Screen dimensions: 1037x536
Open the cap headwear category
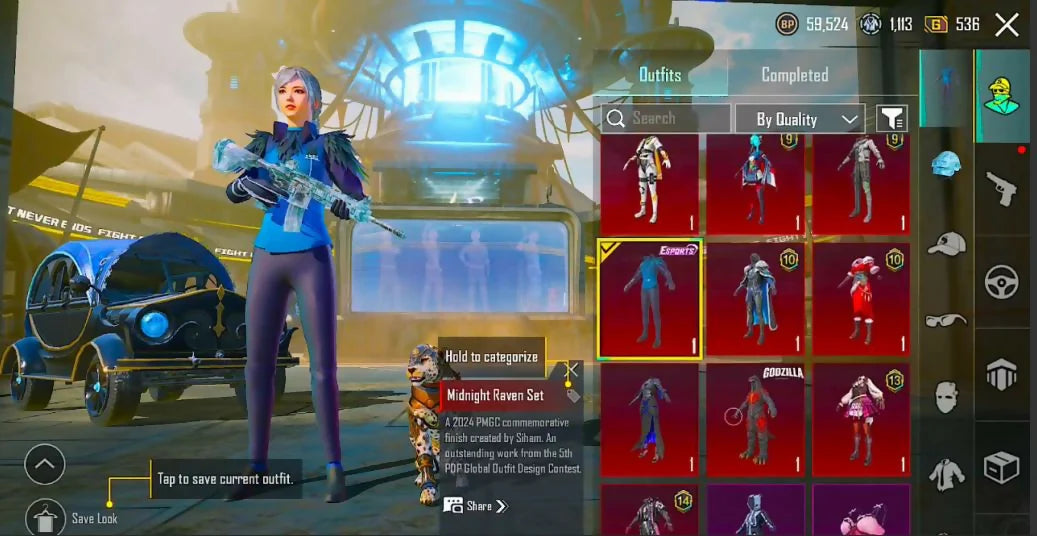point(946,243)
